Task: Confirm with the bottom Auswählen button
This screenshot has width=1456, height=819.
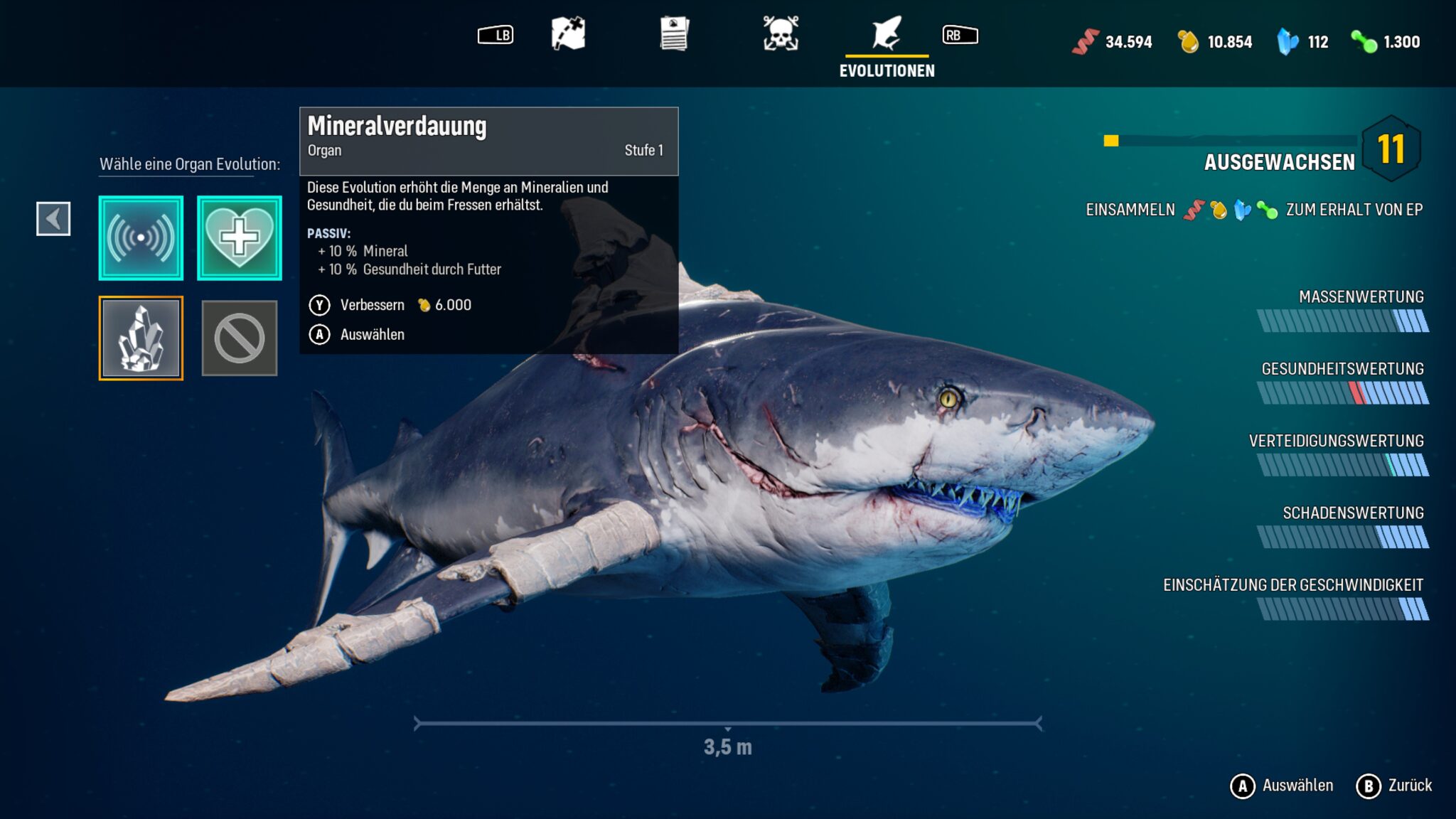Action: (x=1282, y=786)
